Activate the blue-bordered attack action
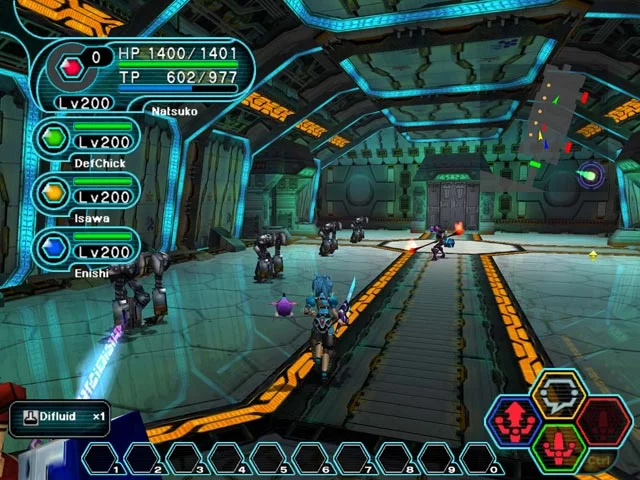This screenshot has height=480, width=640. [x=515, y=422]
